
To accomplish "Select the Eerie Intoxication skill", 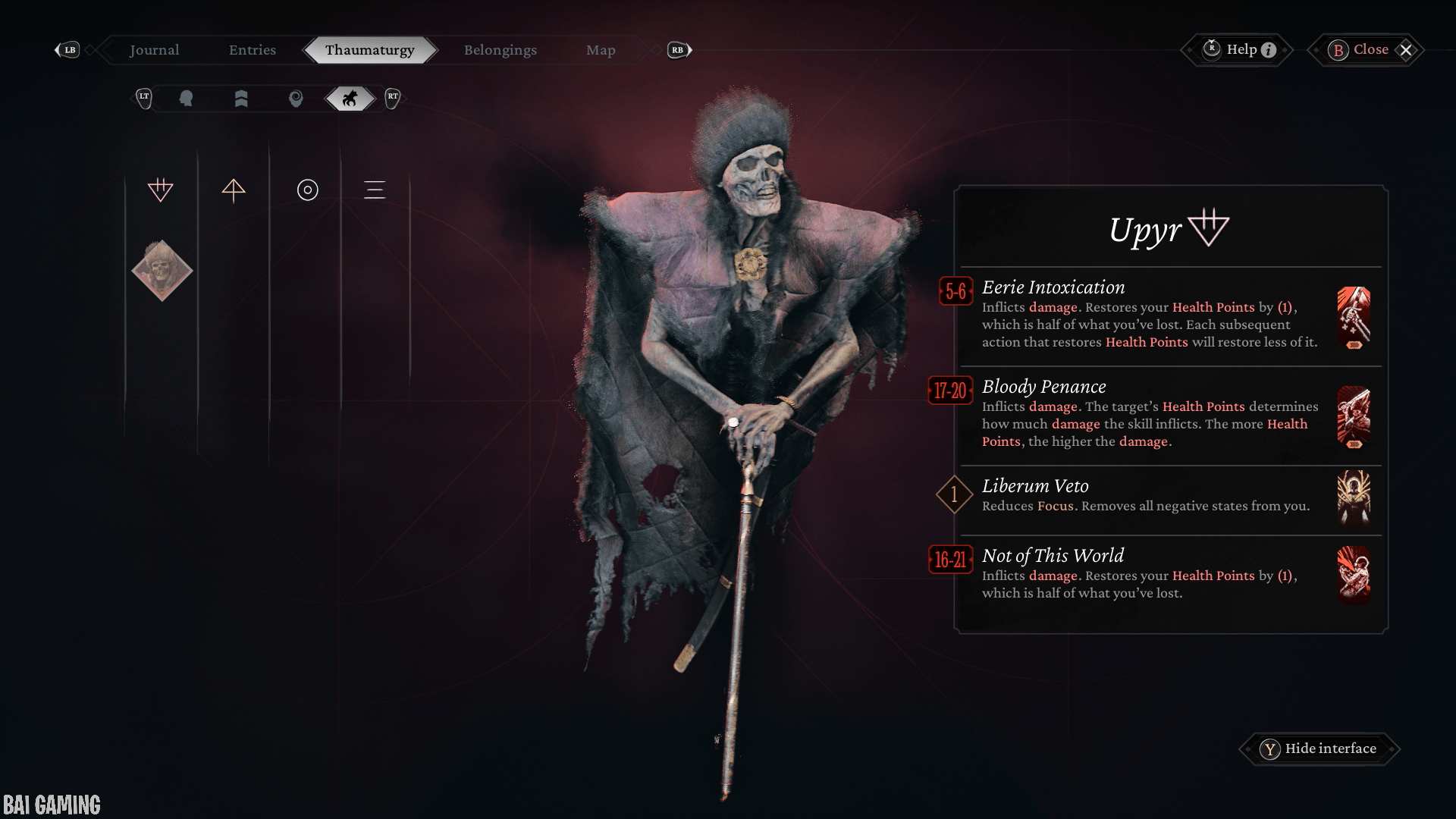I will pos(1149,314).
